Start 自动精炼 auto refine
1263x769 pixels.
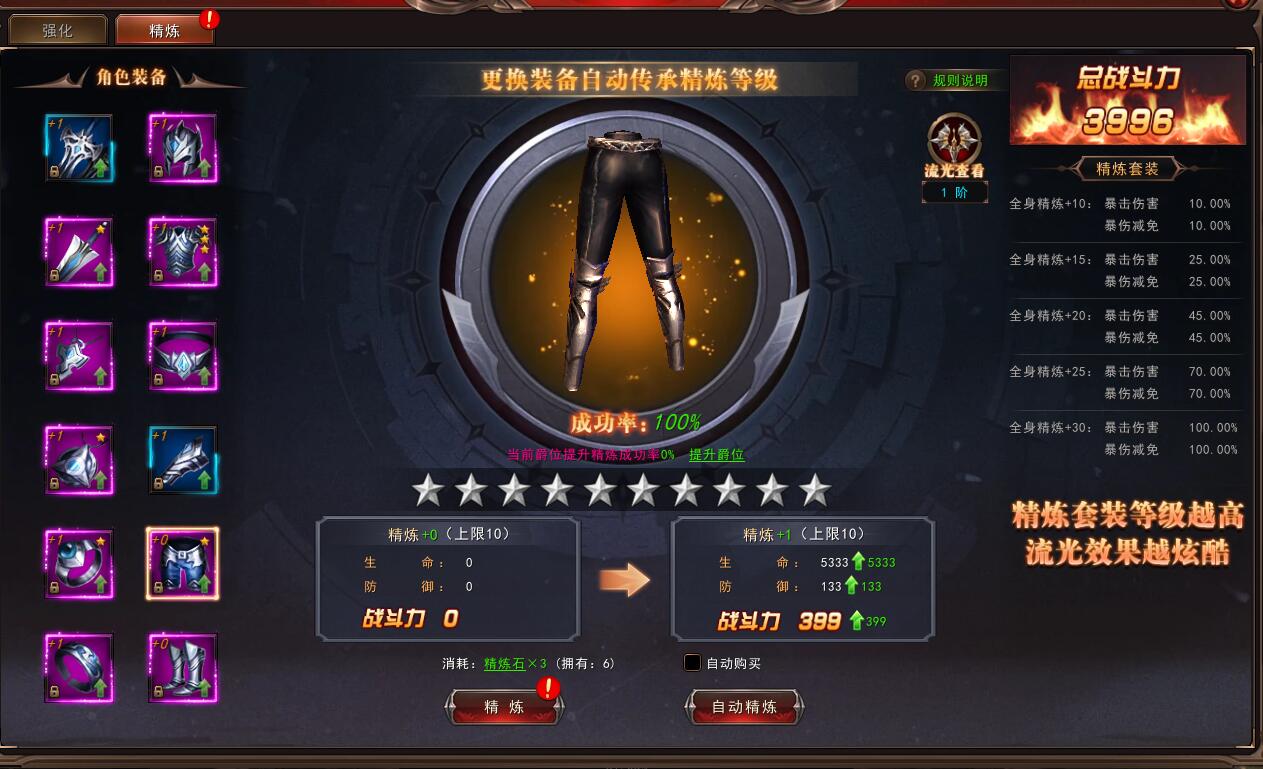click(x=744, y=707)
